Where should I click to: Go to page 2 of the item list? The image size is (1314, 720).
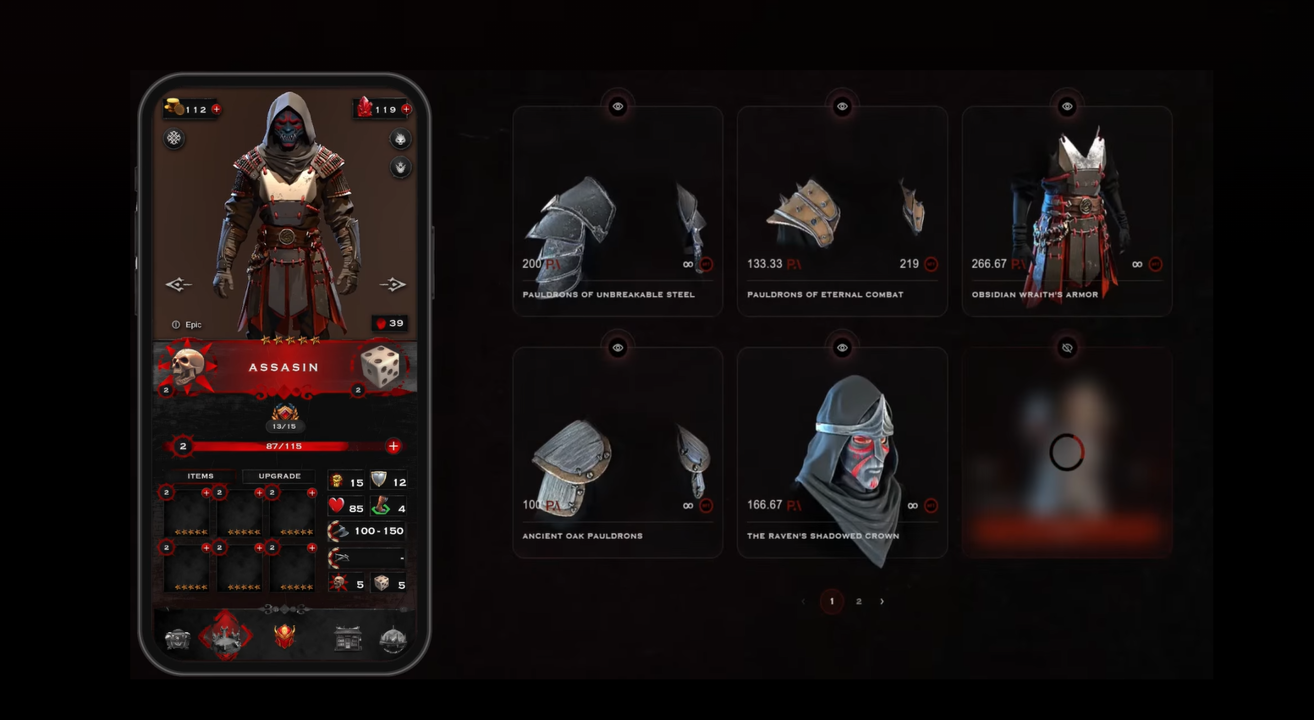pyautogui.click(x=858, y=601)
